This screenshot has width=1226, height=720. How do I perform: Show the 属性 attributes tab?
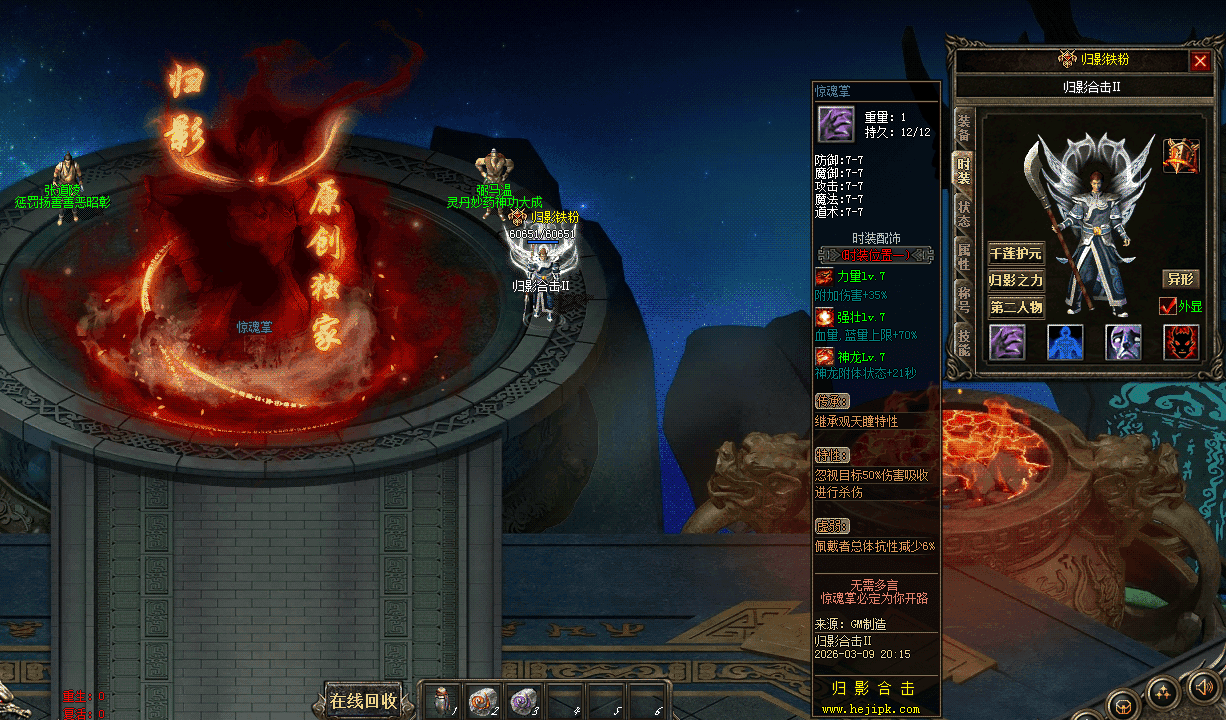pos(964,256)
